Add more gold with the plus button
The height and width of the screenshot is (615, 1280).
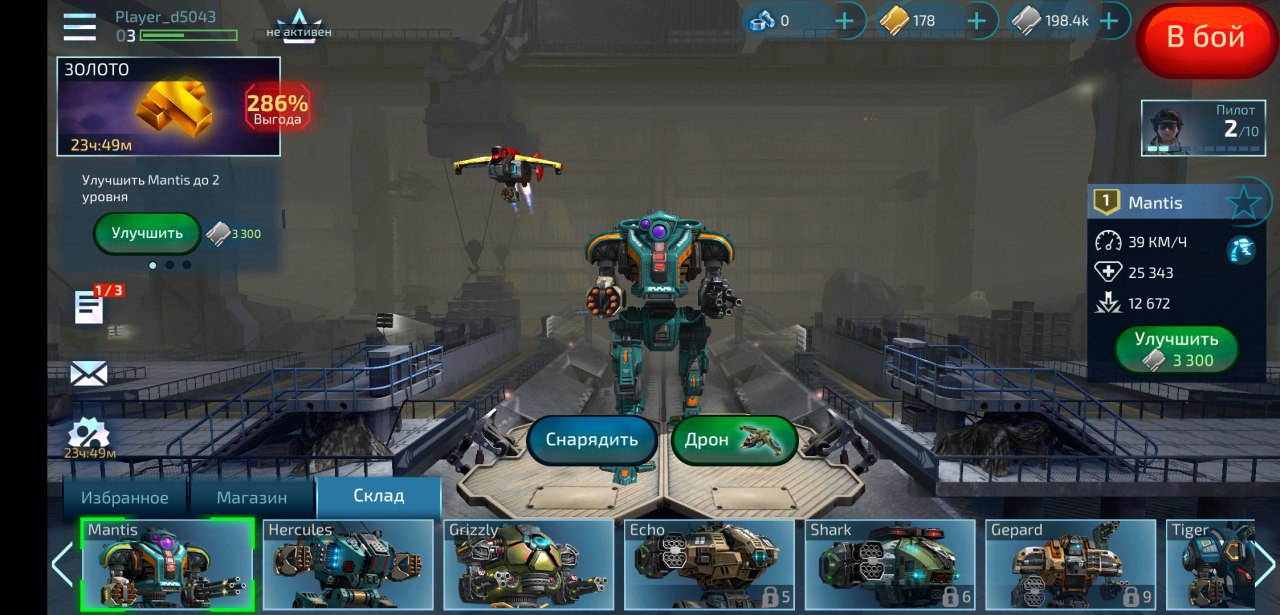(977, 20)
